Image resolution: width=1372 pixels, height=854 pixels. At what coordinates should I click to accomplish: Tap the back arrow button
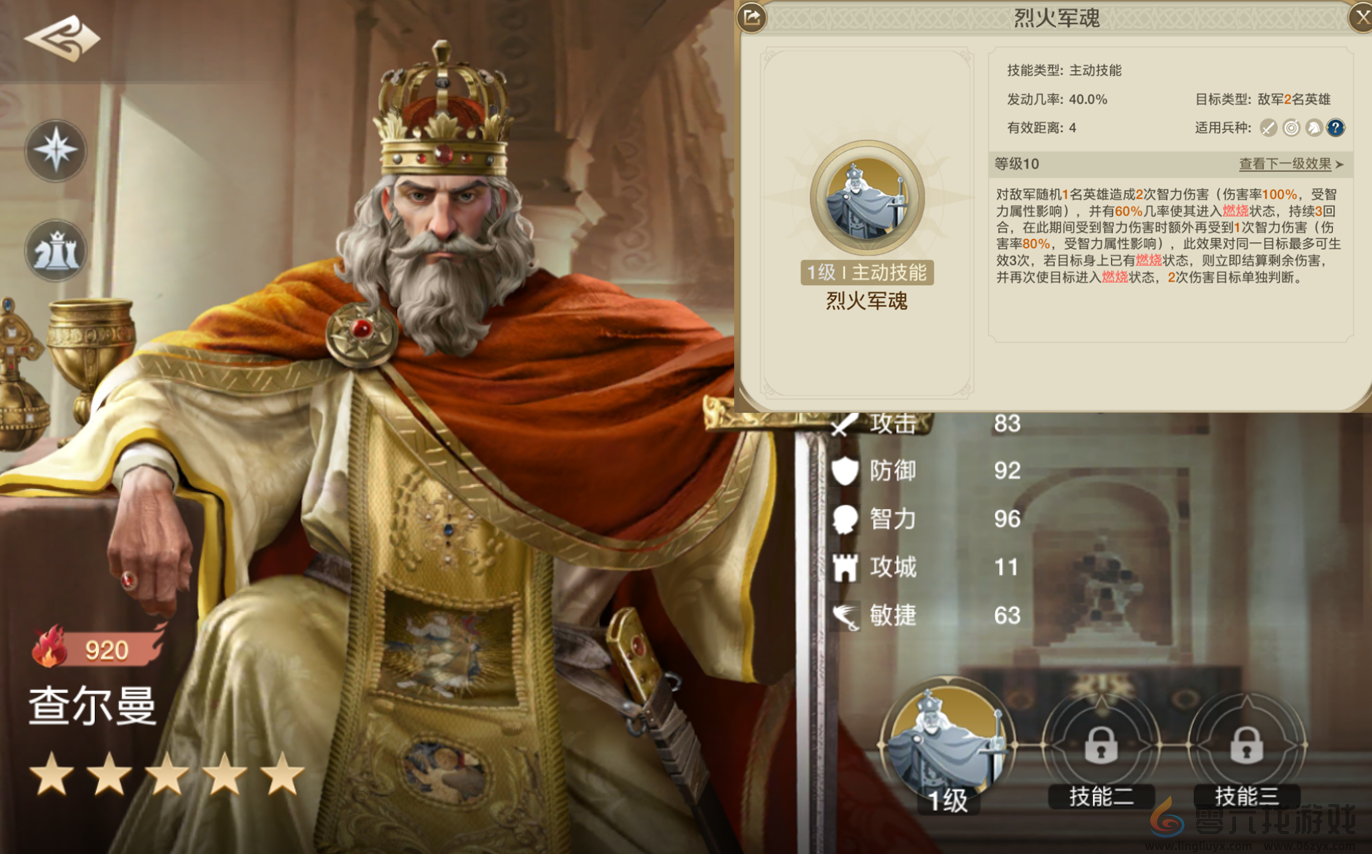62,40
